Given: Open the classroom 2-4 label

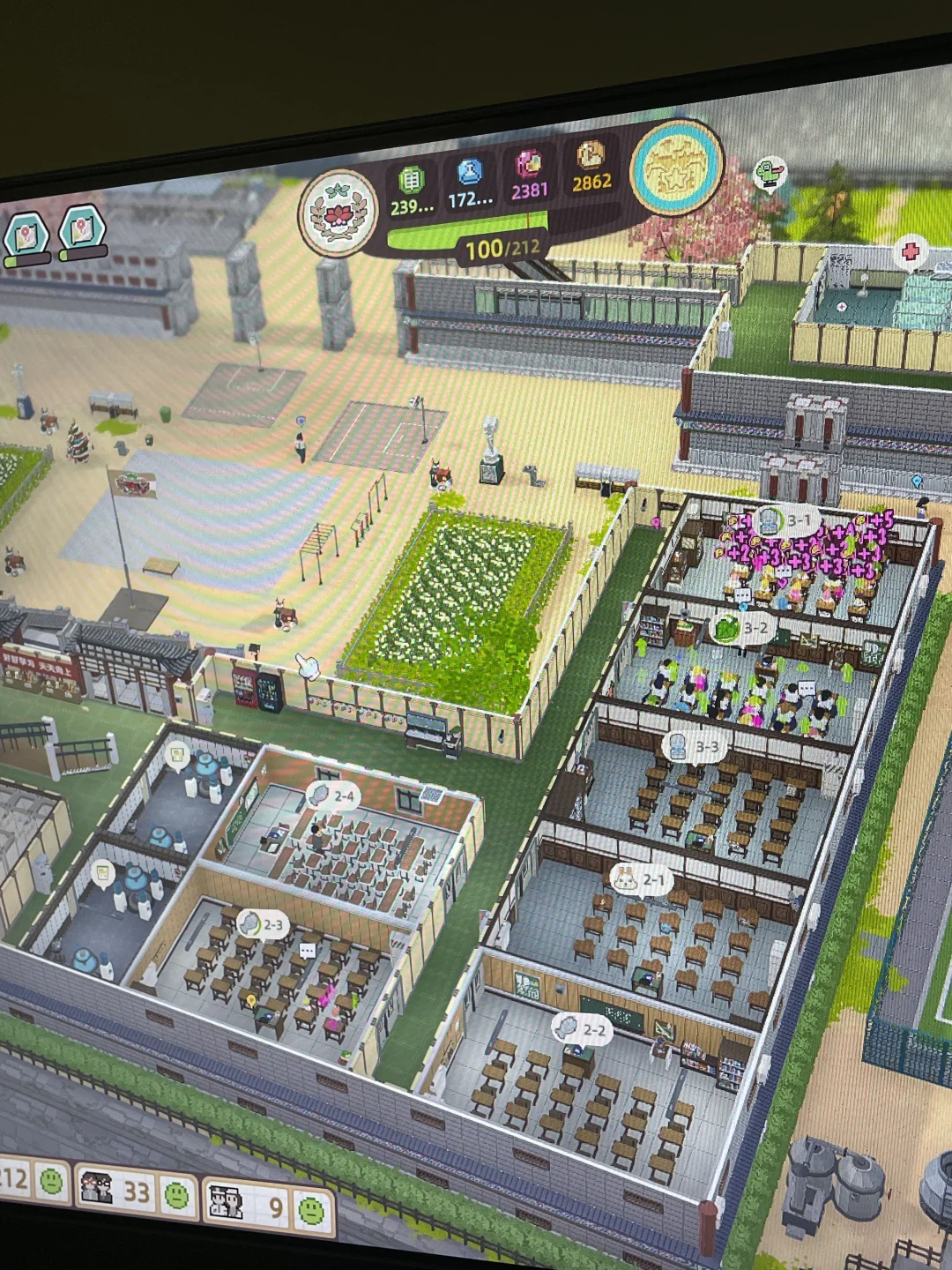Looking at the screenshot, I should click(x=331, y=796).
